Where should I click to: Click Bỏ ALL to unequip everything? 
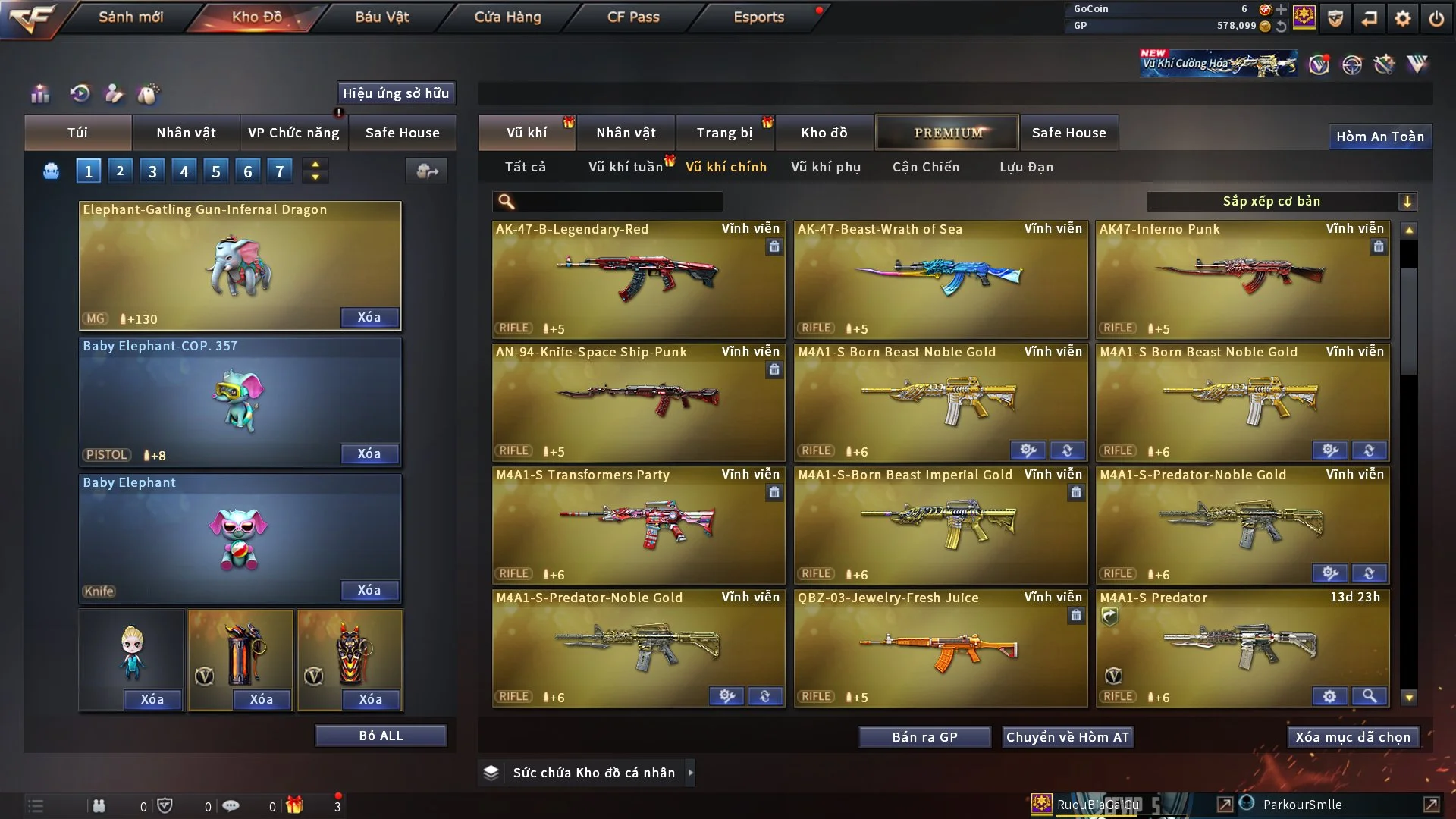point(381,736)
